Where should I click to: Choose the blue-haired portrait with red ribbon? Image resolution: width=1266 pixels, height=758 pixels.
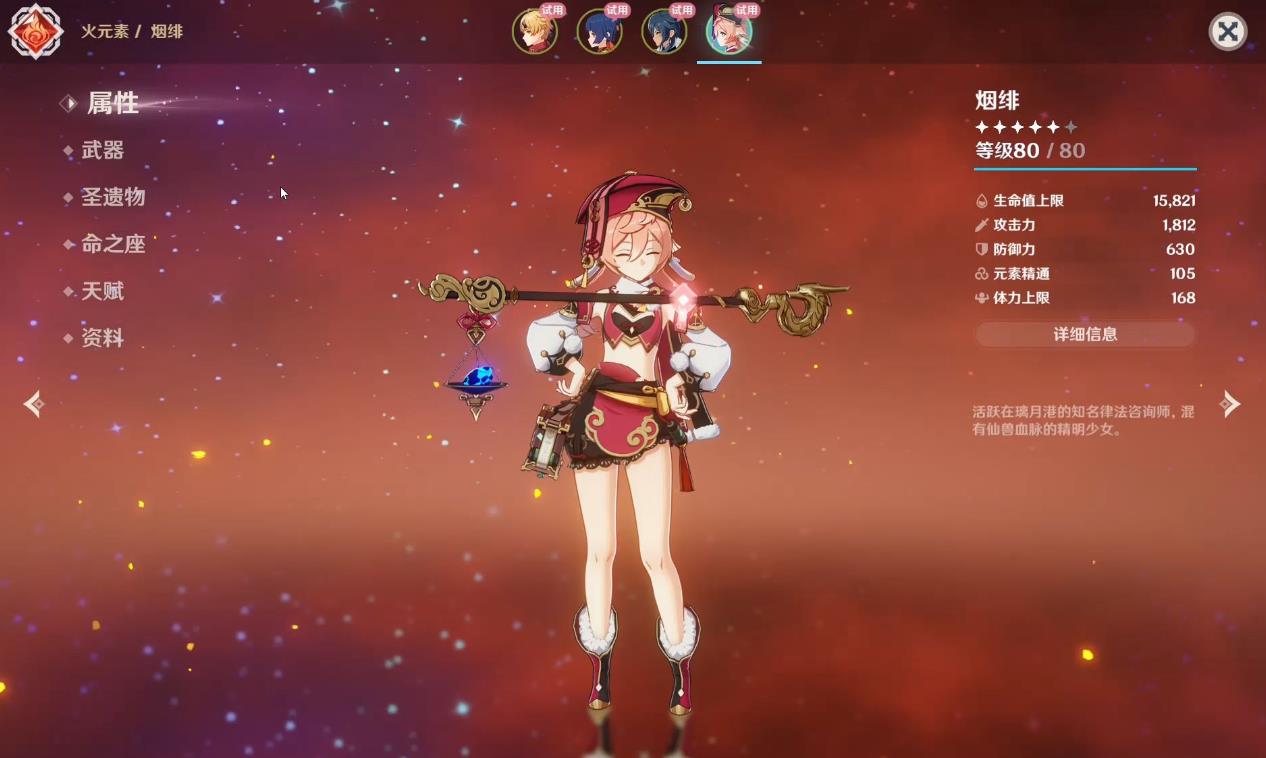pyautogui.click(x=599, y=31)
